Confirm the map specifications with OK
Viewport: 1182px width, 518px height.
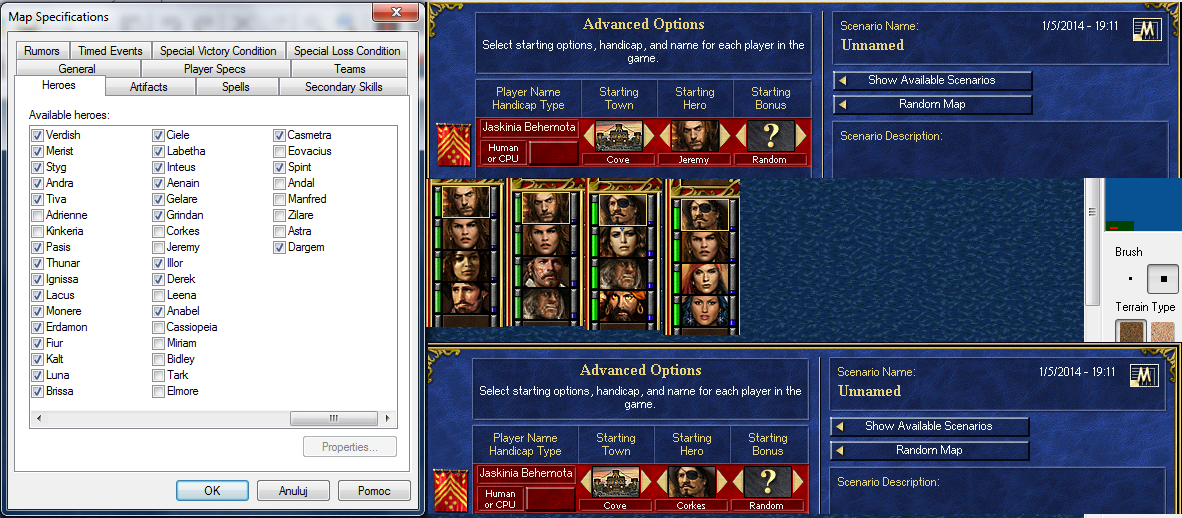click(x=212, y=491)
